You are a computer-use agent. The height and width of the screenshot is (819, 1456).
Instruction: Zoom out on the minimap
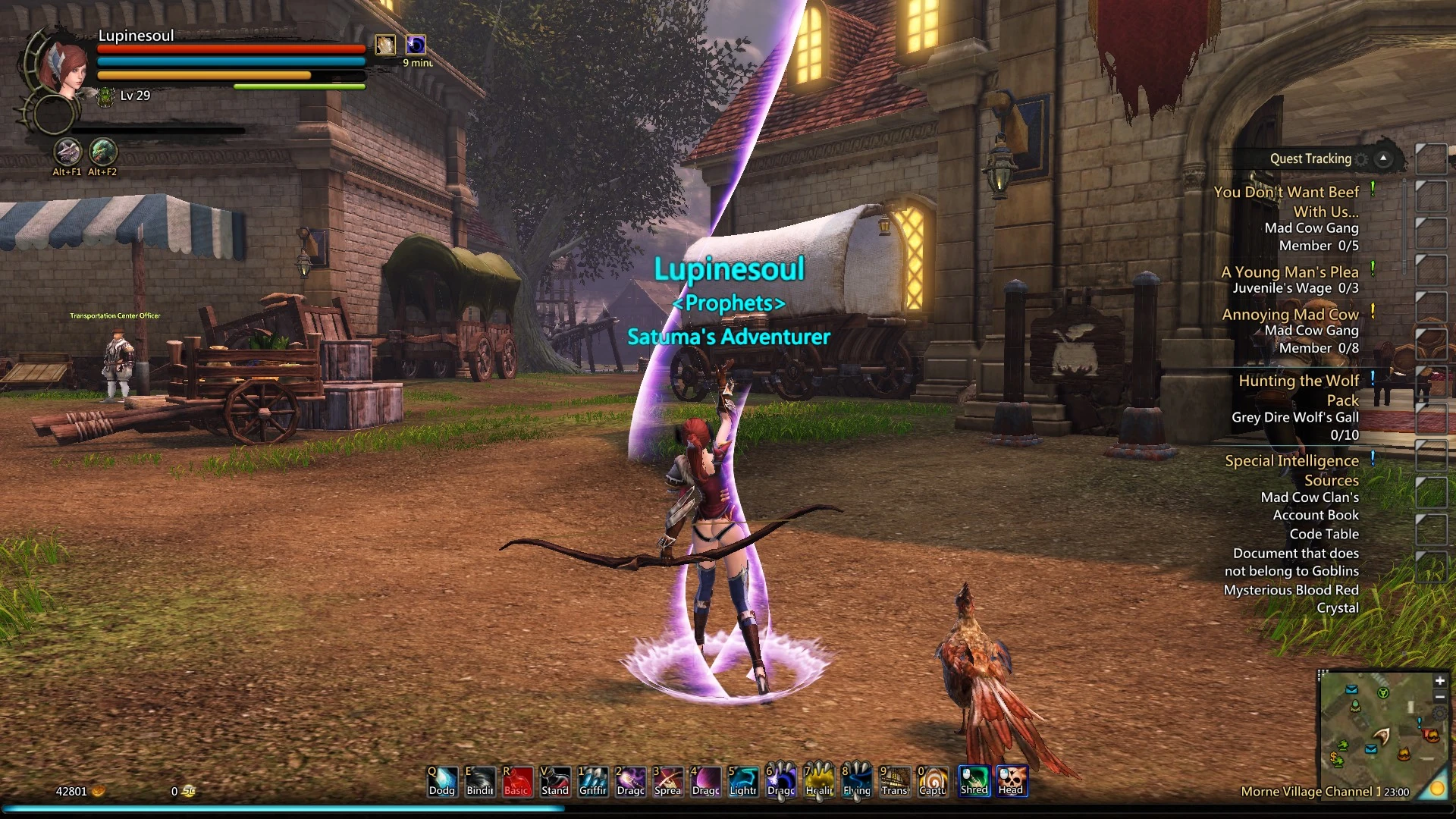1440,697
